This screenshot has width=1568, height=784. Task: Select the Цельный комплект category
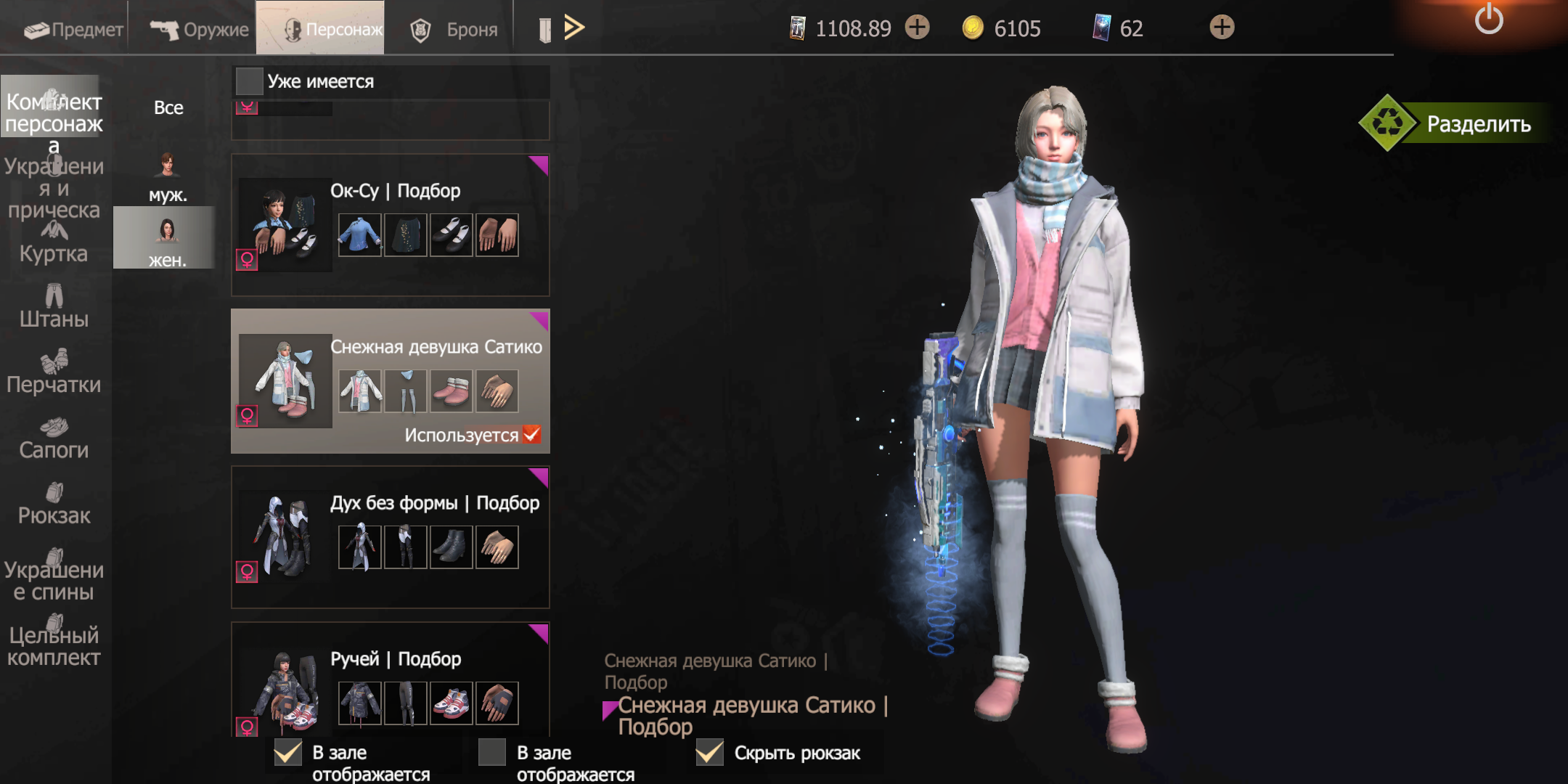click(54, 640)
